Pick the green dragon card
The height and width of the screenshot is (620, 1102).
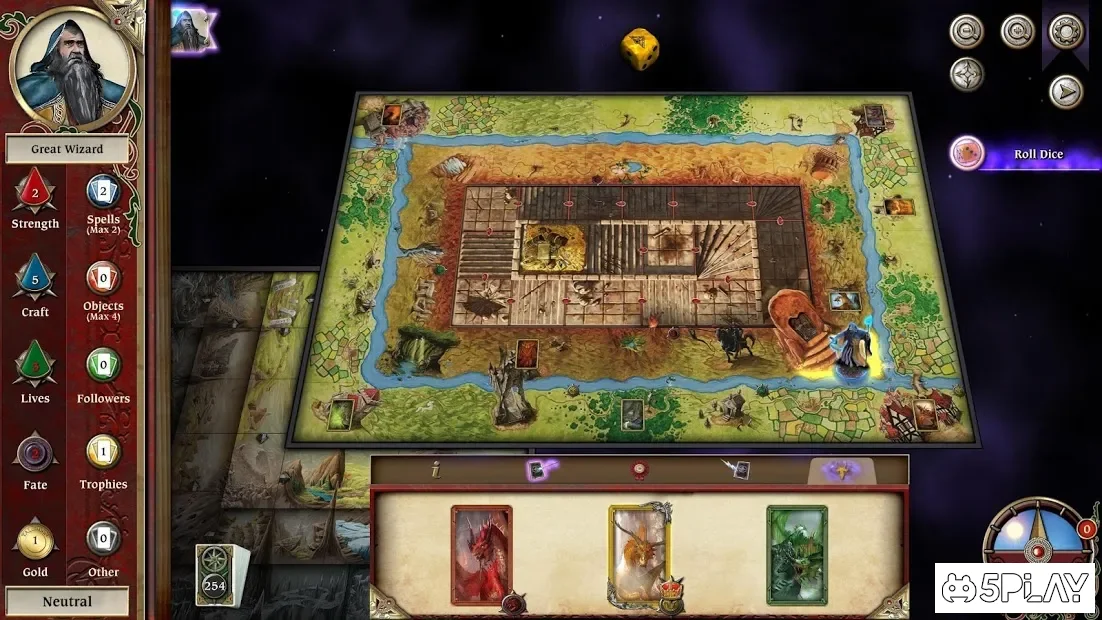[797, 555]
